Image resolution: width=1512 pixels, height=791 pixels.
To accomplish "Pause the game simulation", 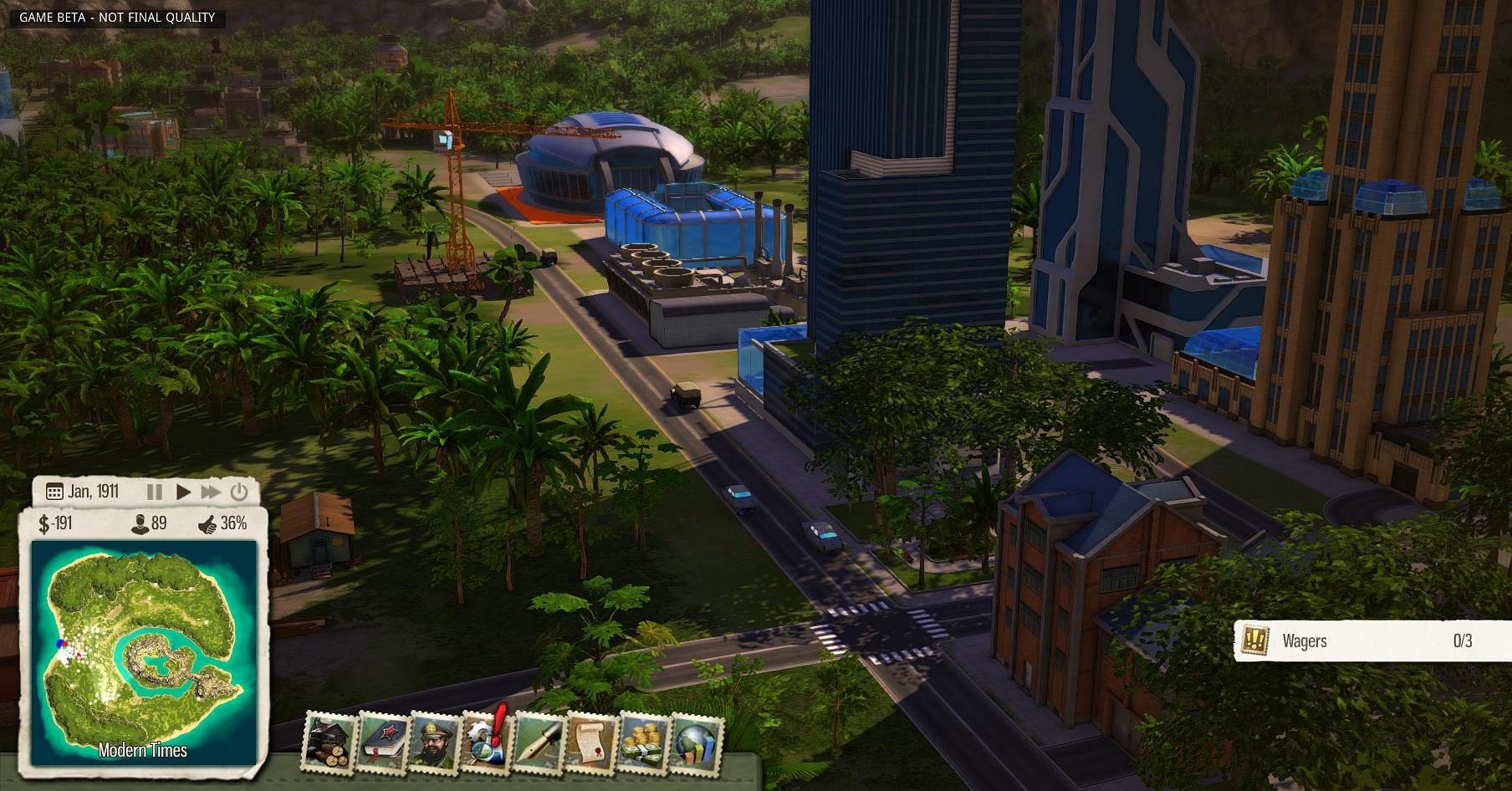I will 155,492.
